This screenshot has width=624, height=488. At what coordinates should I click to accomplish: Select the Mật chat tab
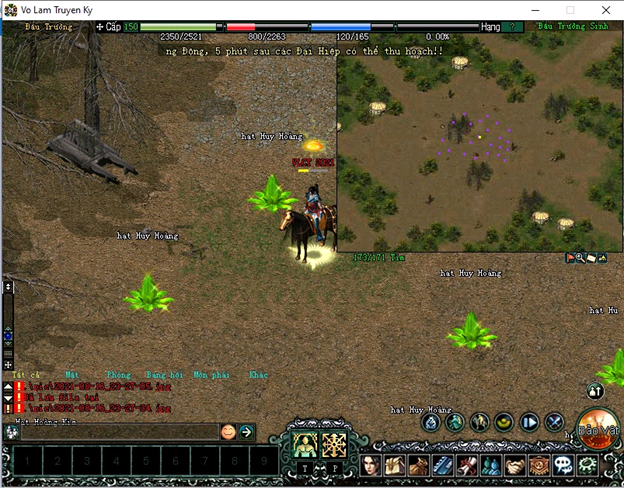point(71,374)
